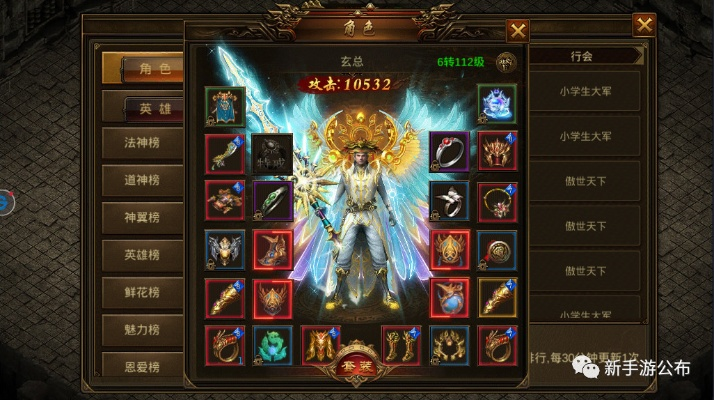Inspect the silver ring with red gem
Image resolution: width=714 pixels, height=400 pixels.
(449, 152)
